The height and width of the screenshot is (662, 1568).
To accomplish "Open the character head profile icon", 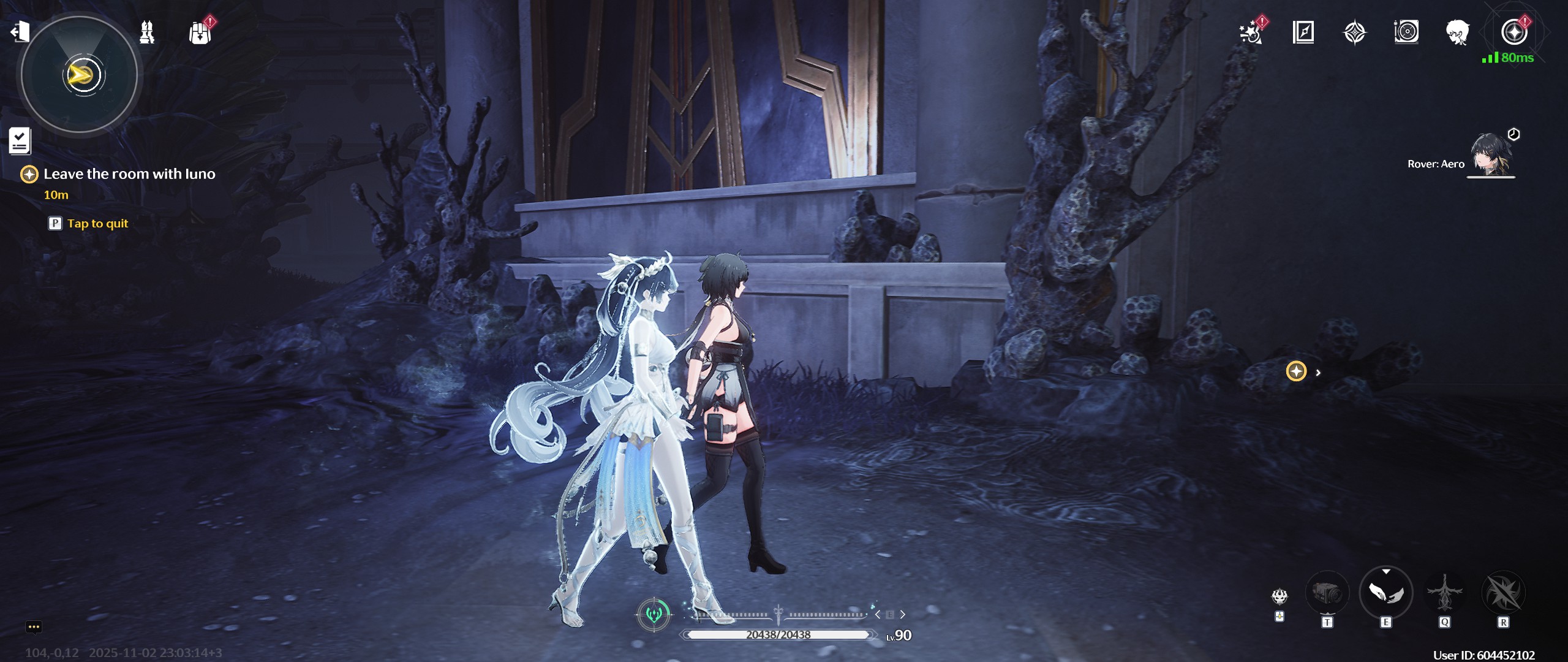I will [1457, 32].
